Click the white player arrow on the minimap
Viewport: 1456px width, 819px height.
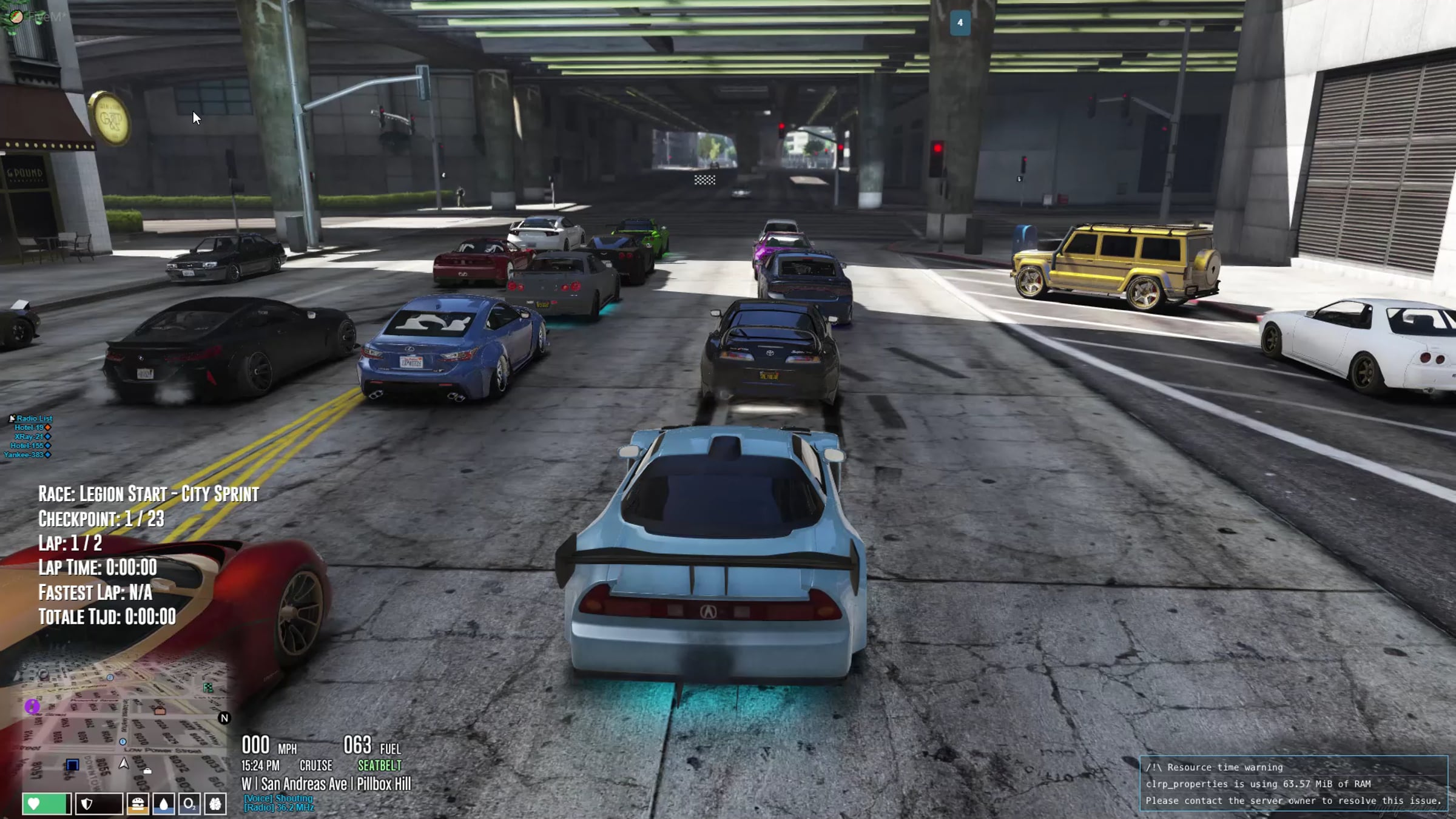pyautogui.click(x=124, y=763)
